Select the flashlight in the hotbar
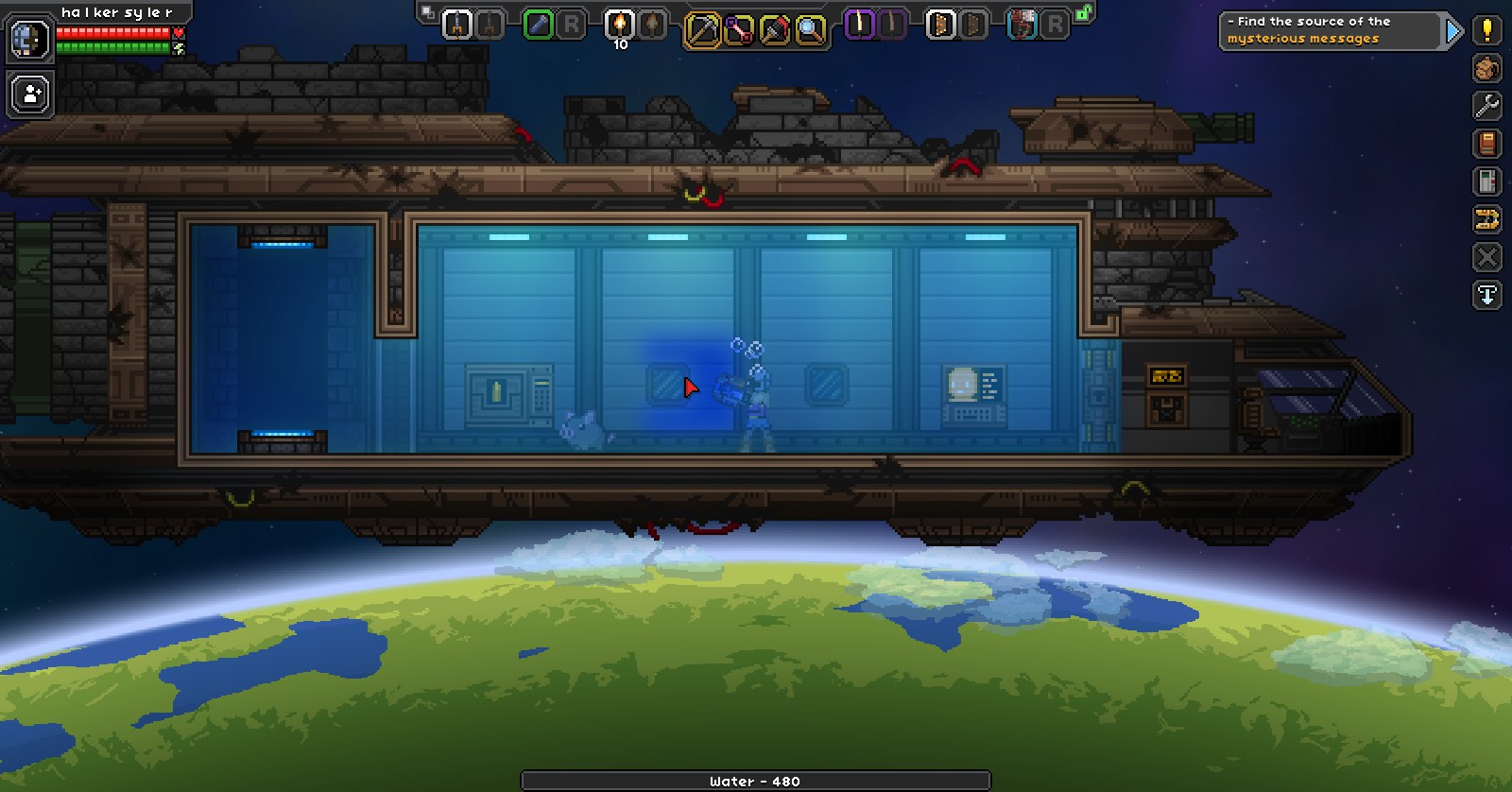The image size is (1512, 792). [x=538, y=25]
